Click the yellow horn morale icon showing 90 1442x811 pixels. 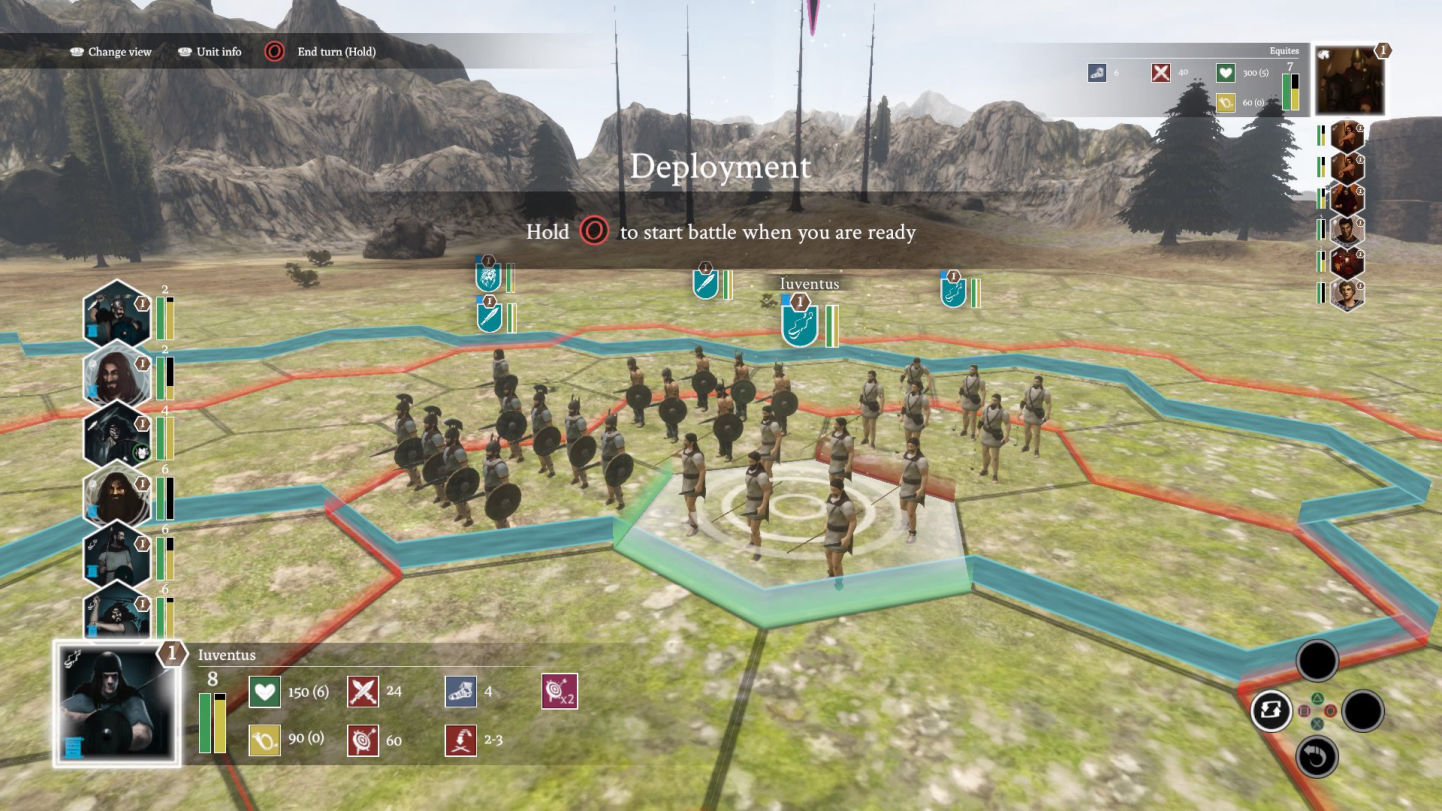click(x=265, y=740)
